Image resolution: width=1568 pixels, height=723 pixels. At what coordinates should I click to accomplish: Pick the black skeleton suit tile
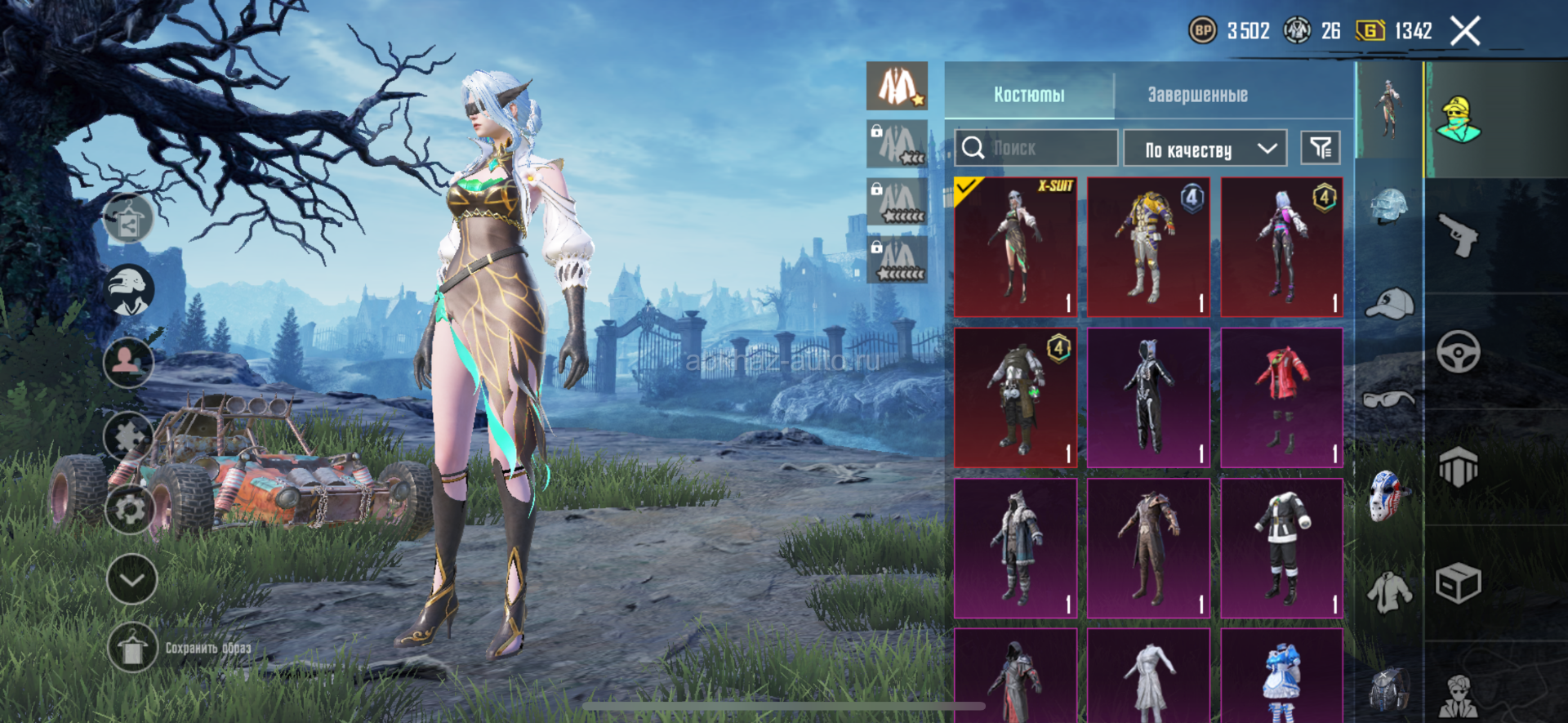click(1148, 398)
